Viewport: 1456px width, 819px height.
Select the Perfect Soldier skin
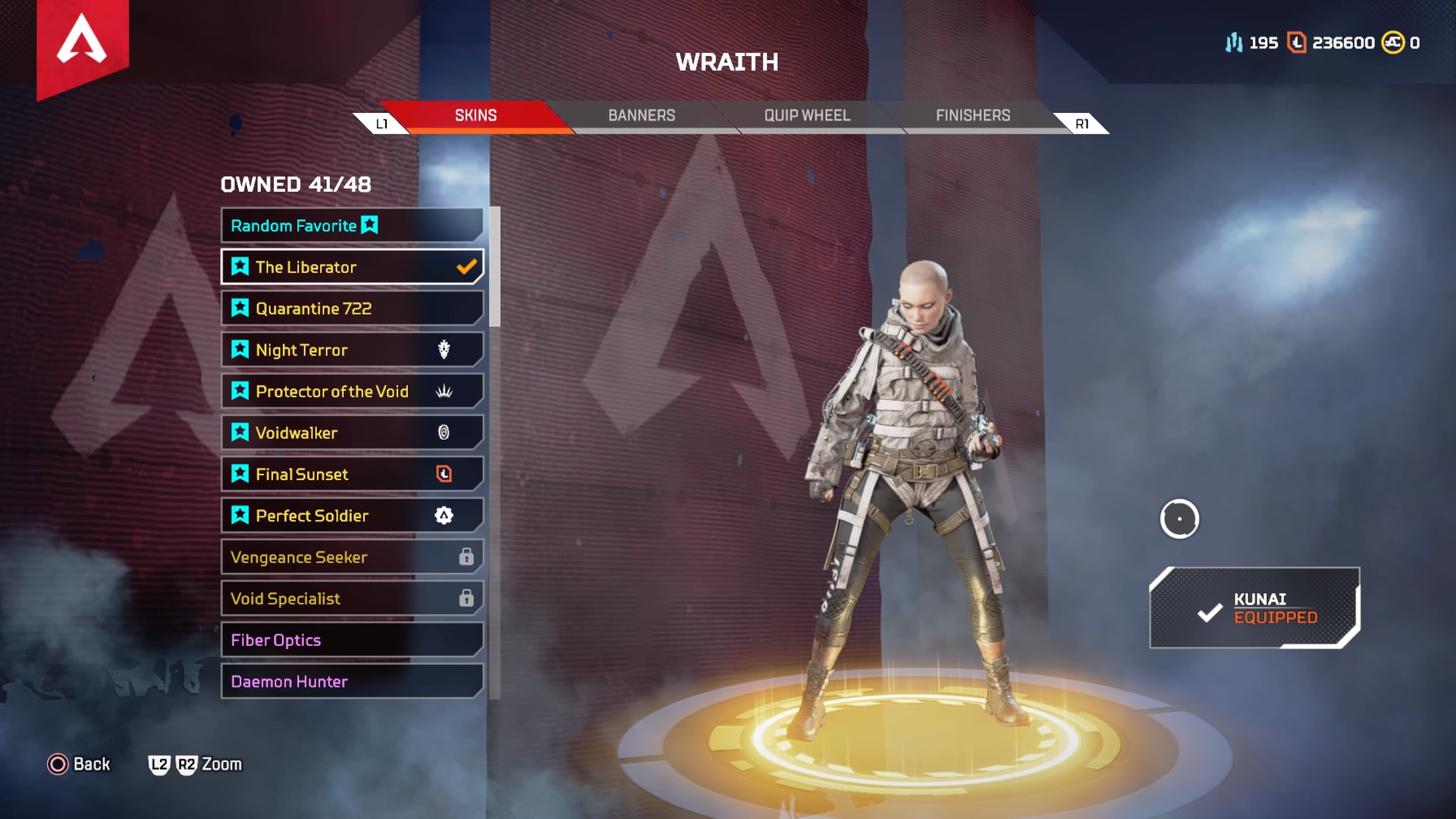click(351, 516)
